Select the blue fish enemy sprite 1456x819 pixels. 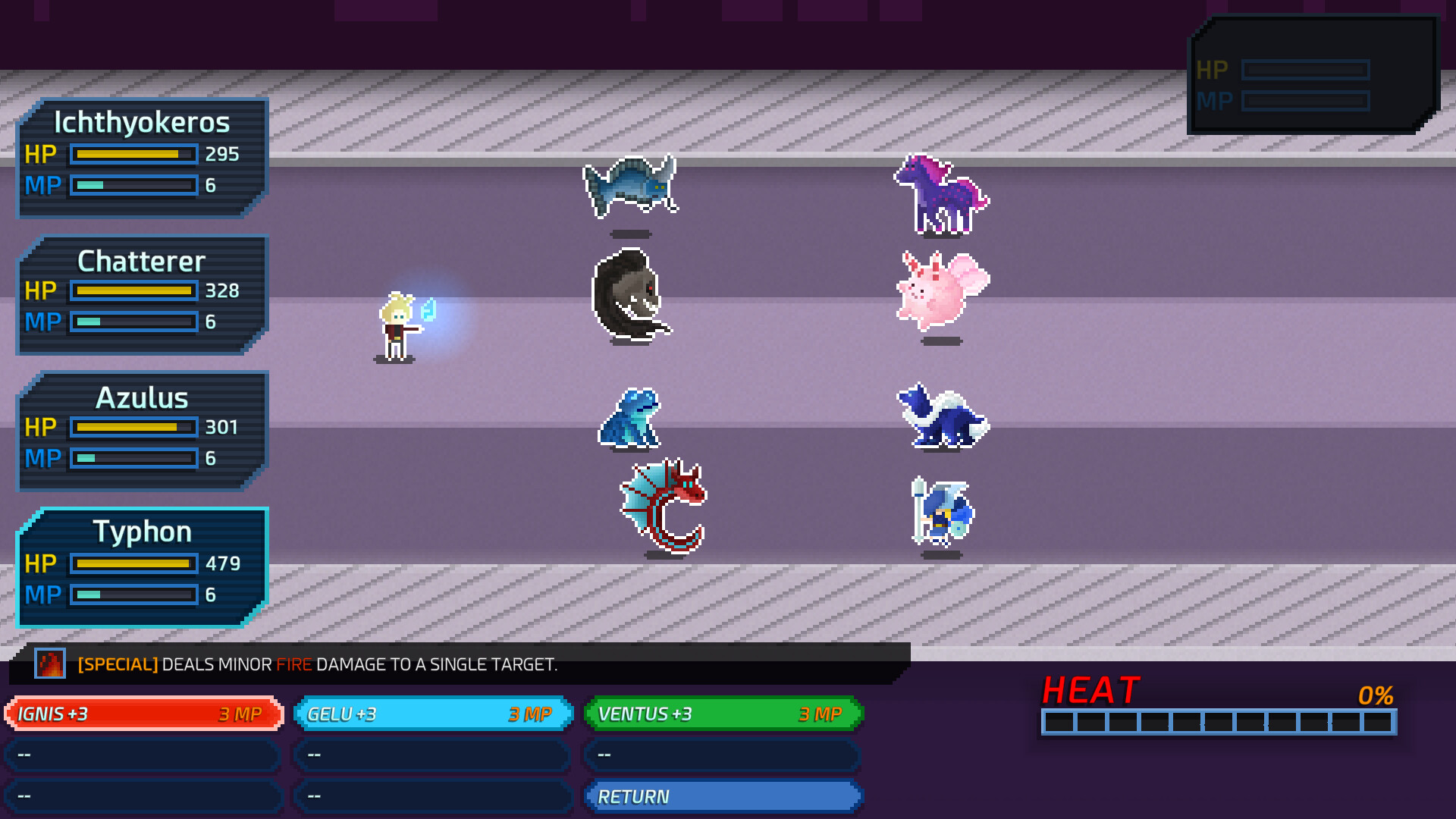pyautogui.click(x=632, y=188)
